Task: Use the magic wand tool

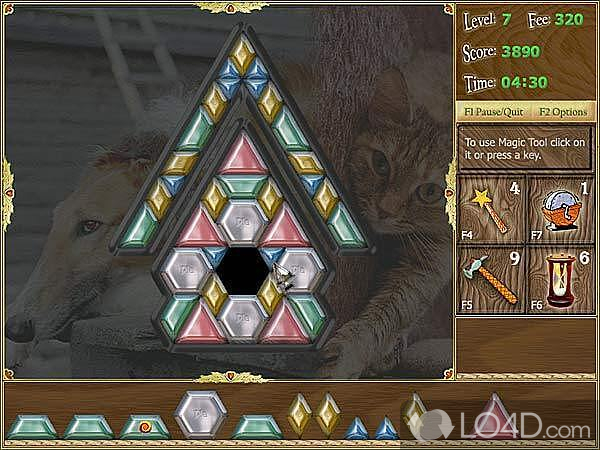Action: click(488, 208)
